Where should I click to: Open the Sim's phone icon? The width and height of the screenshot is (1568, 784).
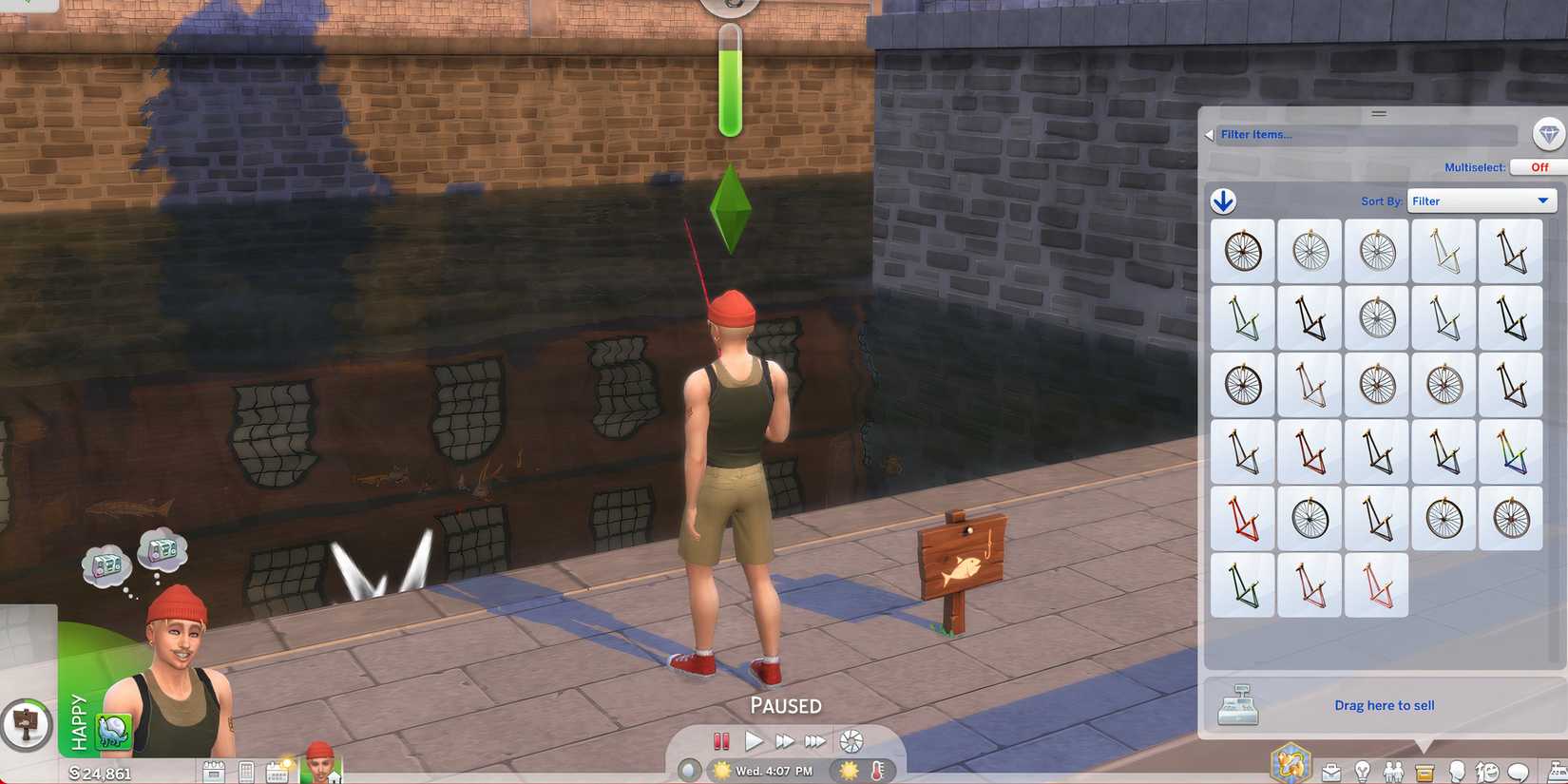coord(245,772)
